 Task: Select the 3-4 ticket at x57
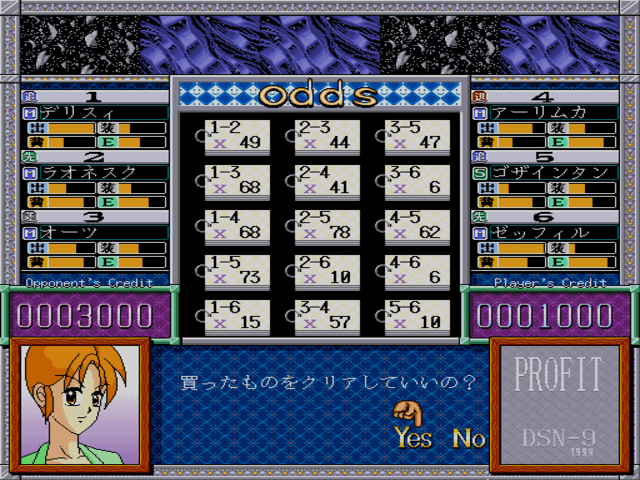(326, 315)
